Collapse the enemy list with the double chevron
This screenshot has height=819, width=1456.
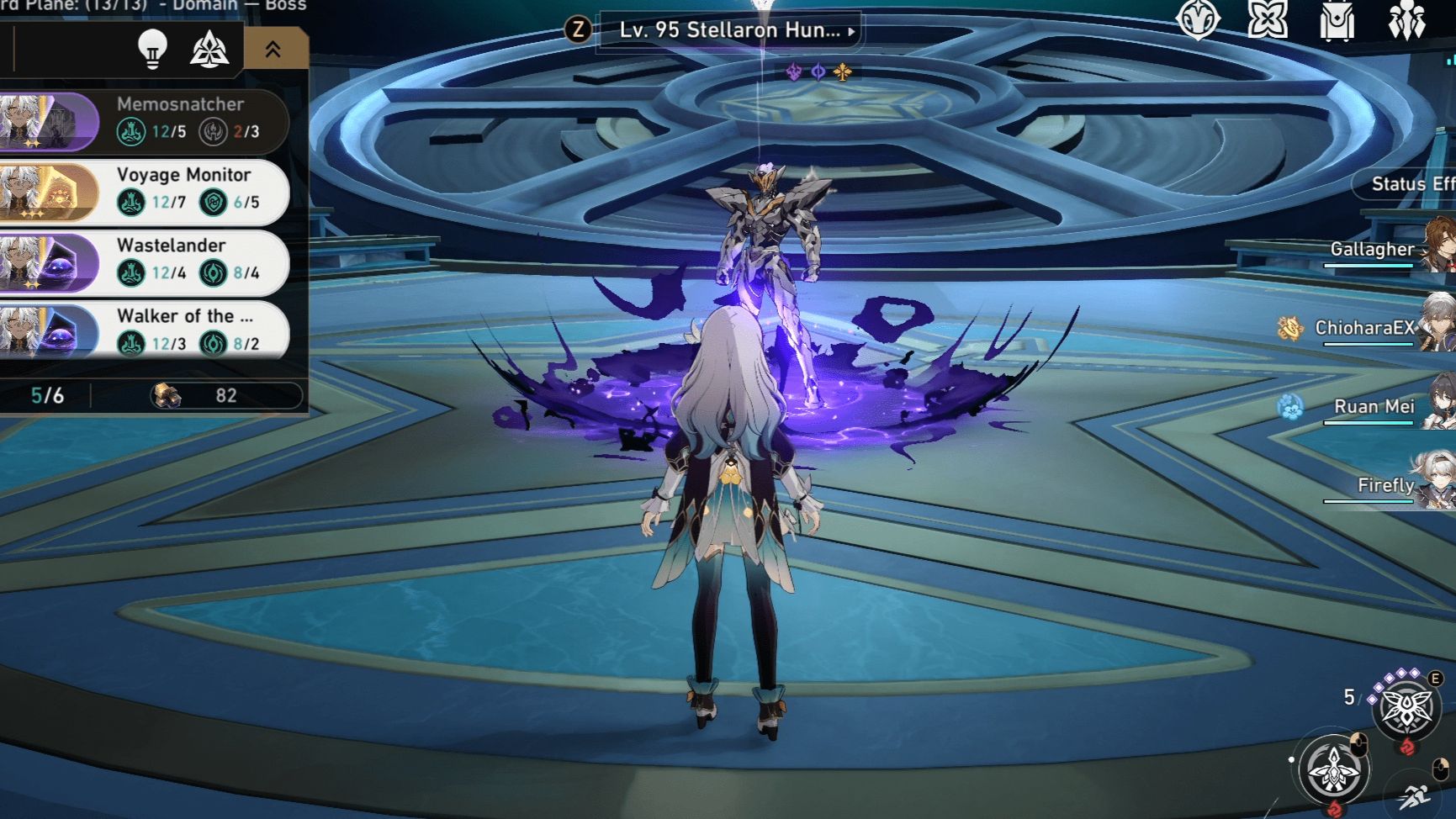coord(272,49)
